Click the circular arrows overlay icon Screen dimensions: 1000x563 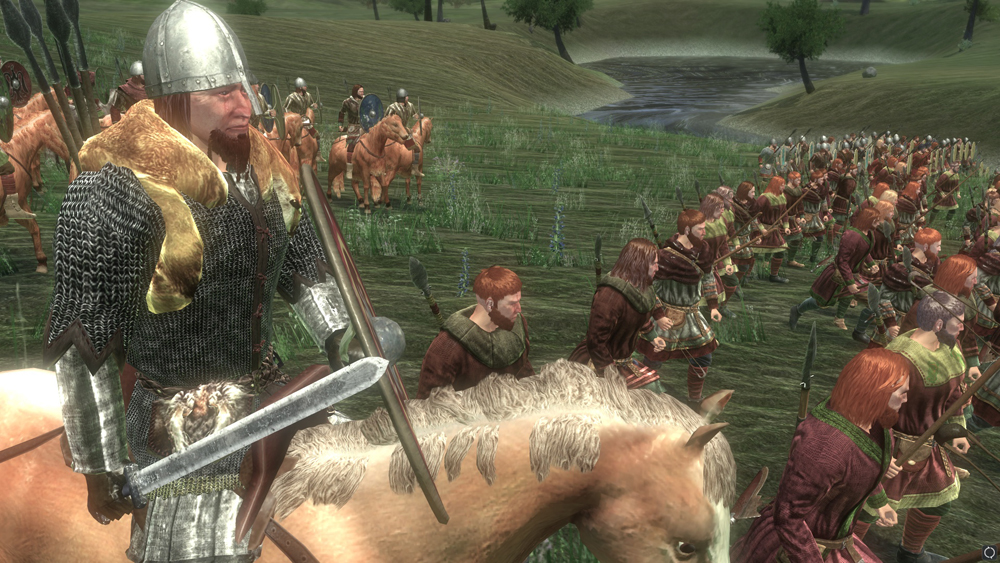tap(989, 551)
